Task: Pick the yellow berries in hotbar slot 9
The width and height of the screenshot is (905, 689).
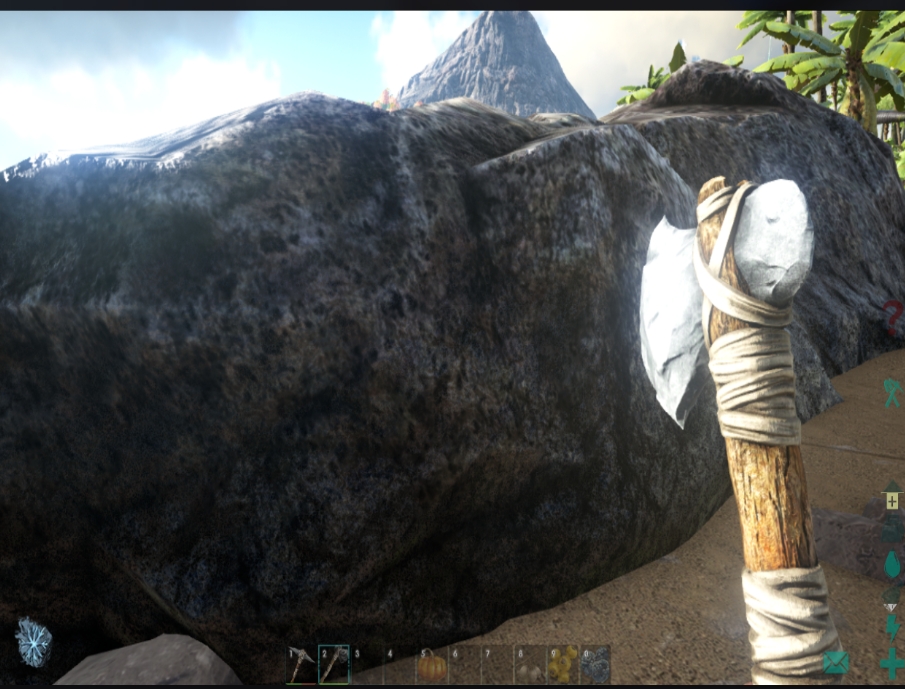Action: click(563, 665)
